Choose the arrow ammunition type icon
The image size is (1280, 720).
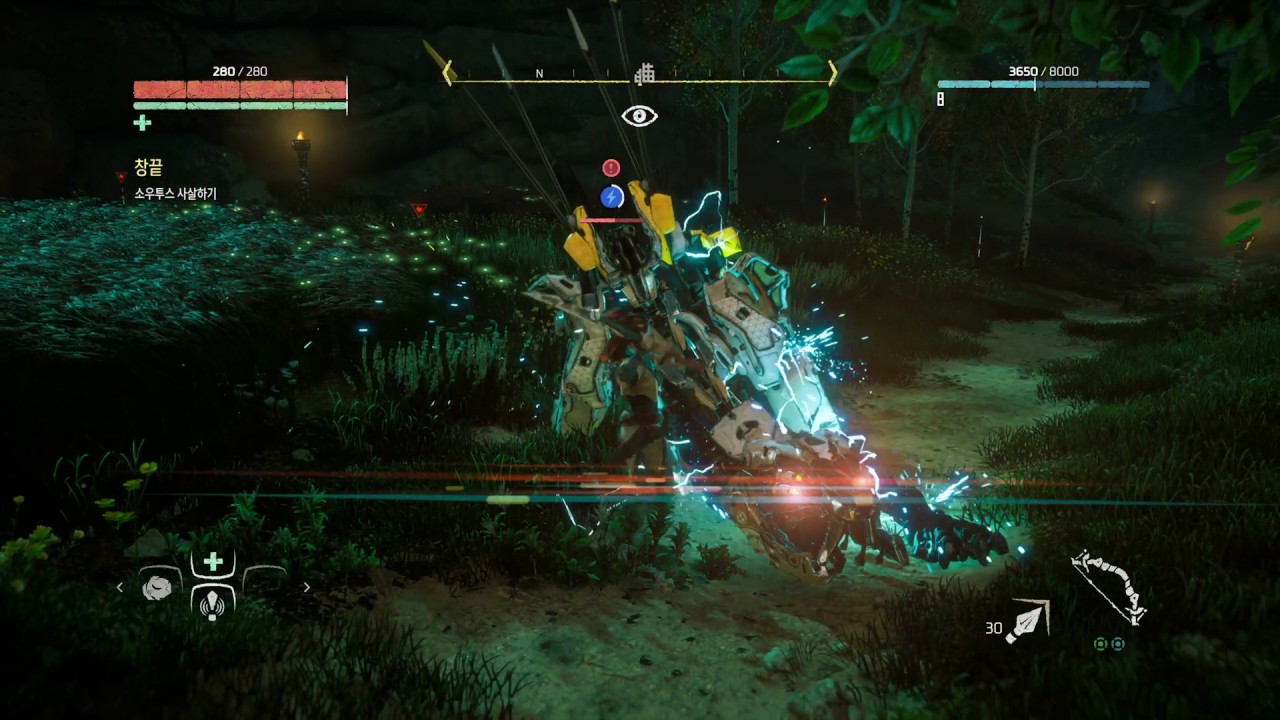[1027, 621]
